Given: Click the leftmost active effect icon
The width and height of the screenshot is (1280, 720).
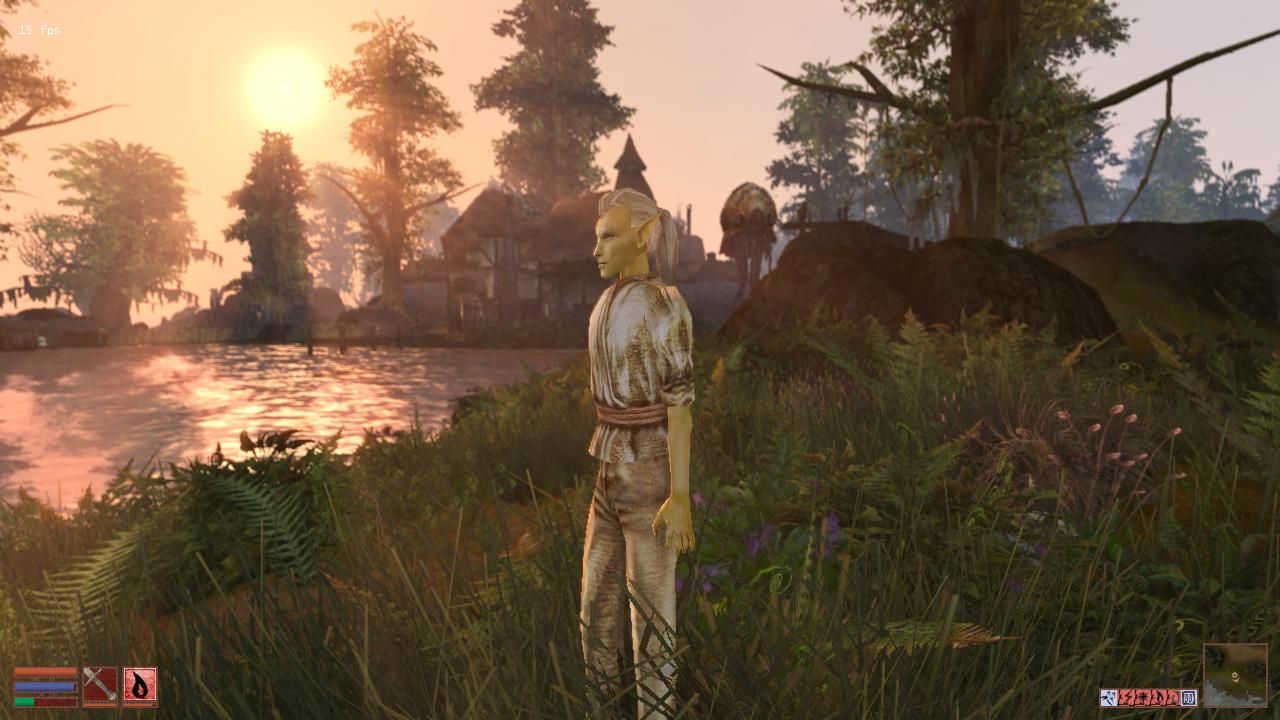Looking at the screenshot, I should tap(1108, 697).
